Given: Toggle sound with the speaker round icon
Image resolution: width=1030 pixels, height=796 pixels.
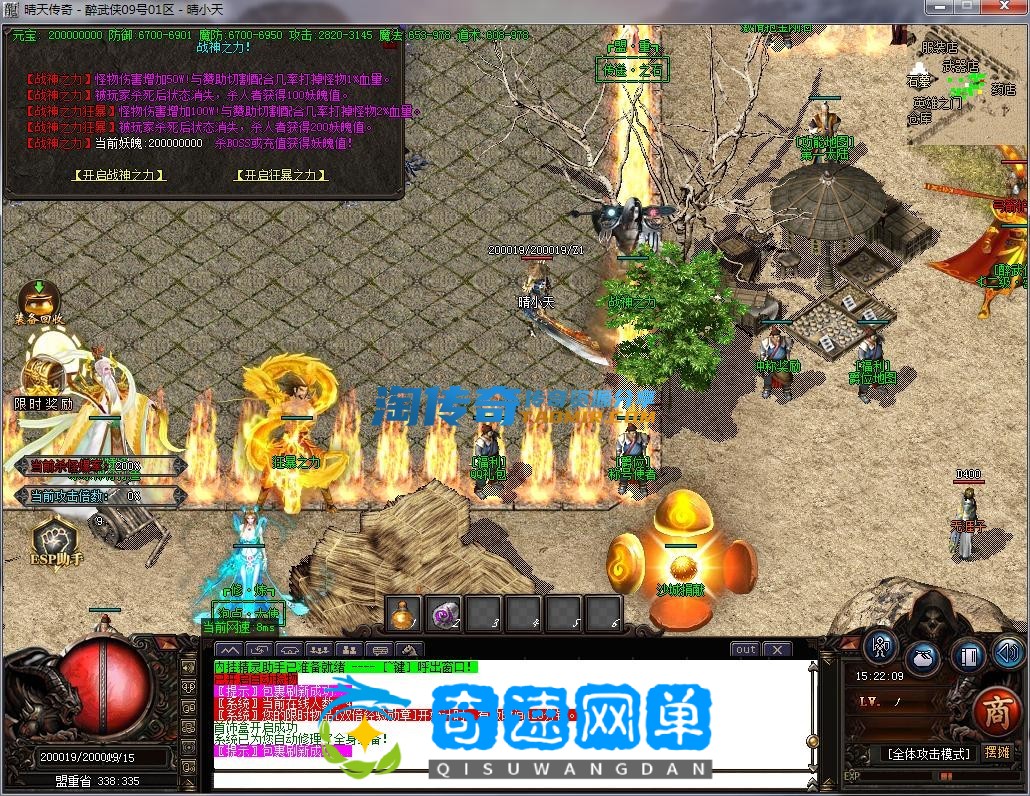Looking at the screenshot, I should pos(1008,654).
